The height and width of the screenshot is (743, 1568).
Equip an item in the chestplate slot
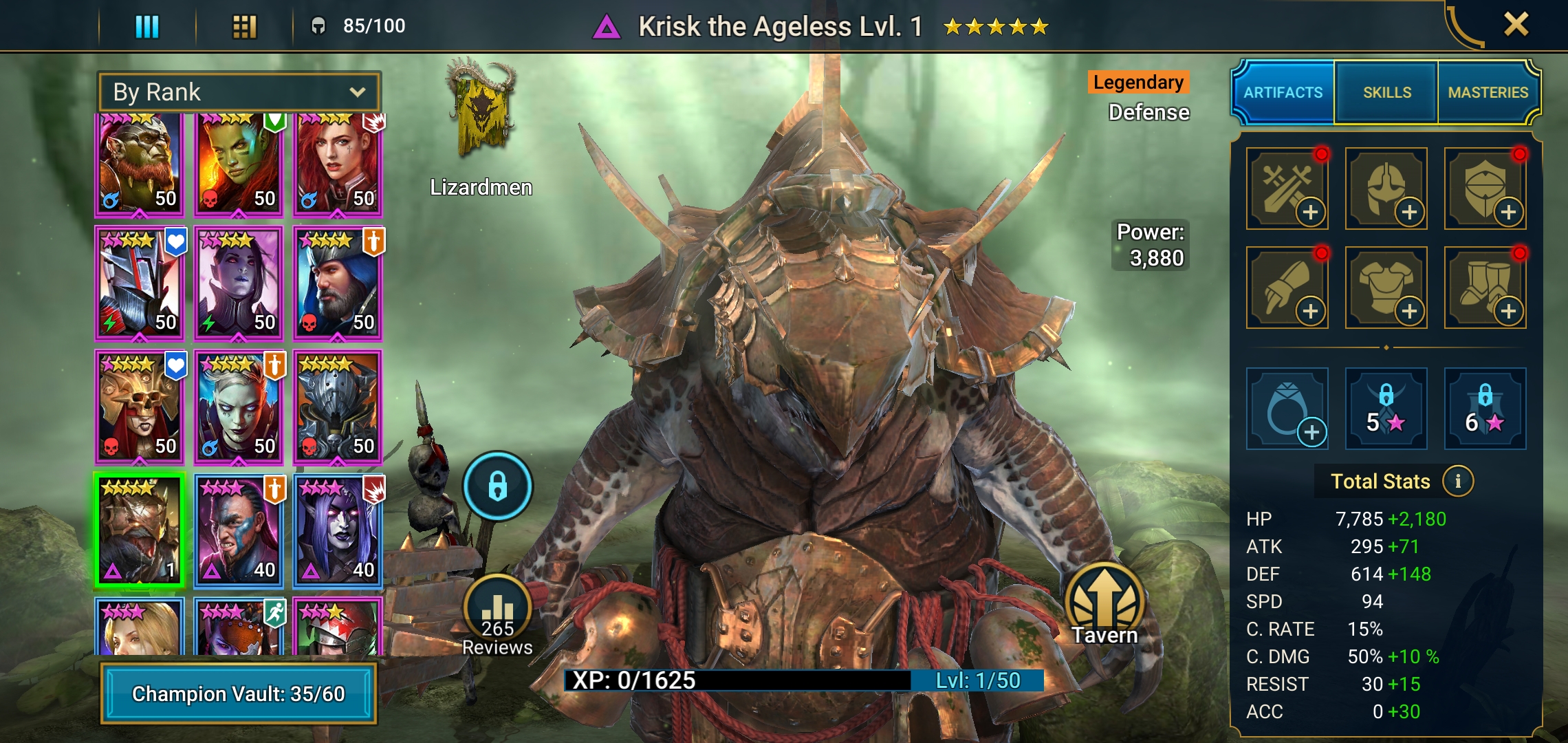[1386, 288]
